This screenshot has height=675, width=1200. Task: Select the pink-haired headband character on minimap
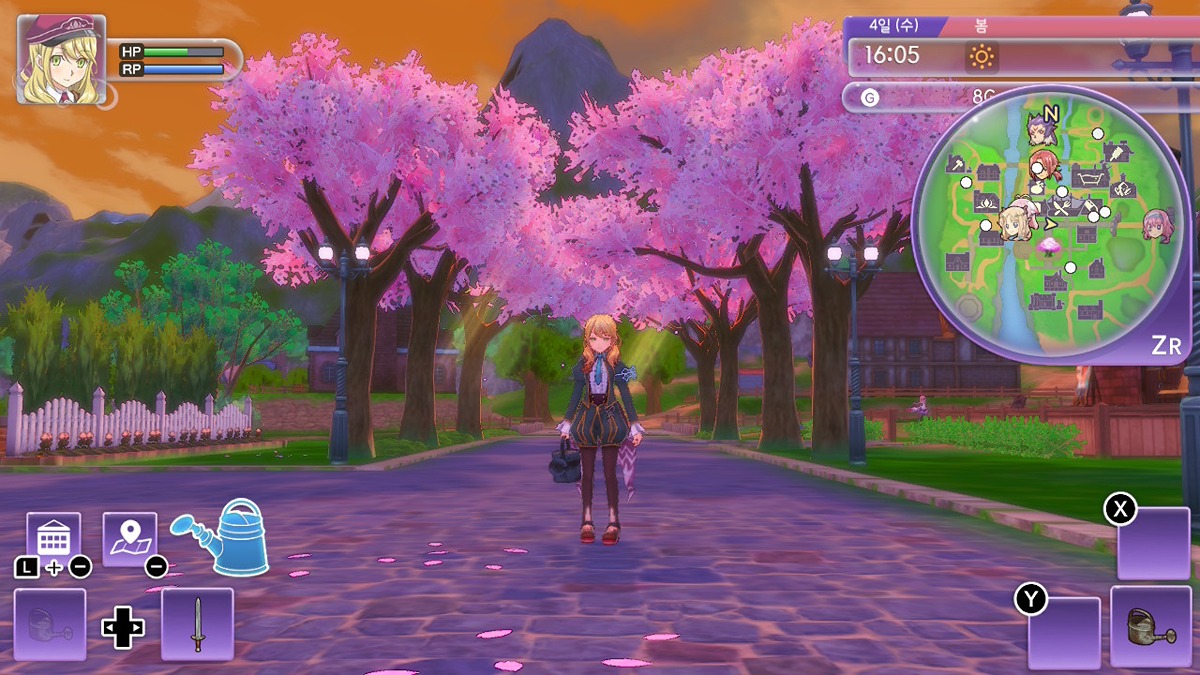click(1157, 223)
